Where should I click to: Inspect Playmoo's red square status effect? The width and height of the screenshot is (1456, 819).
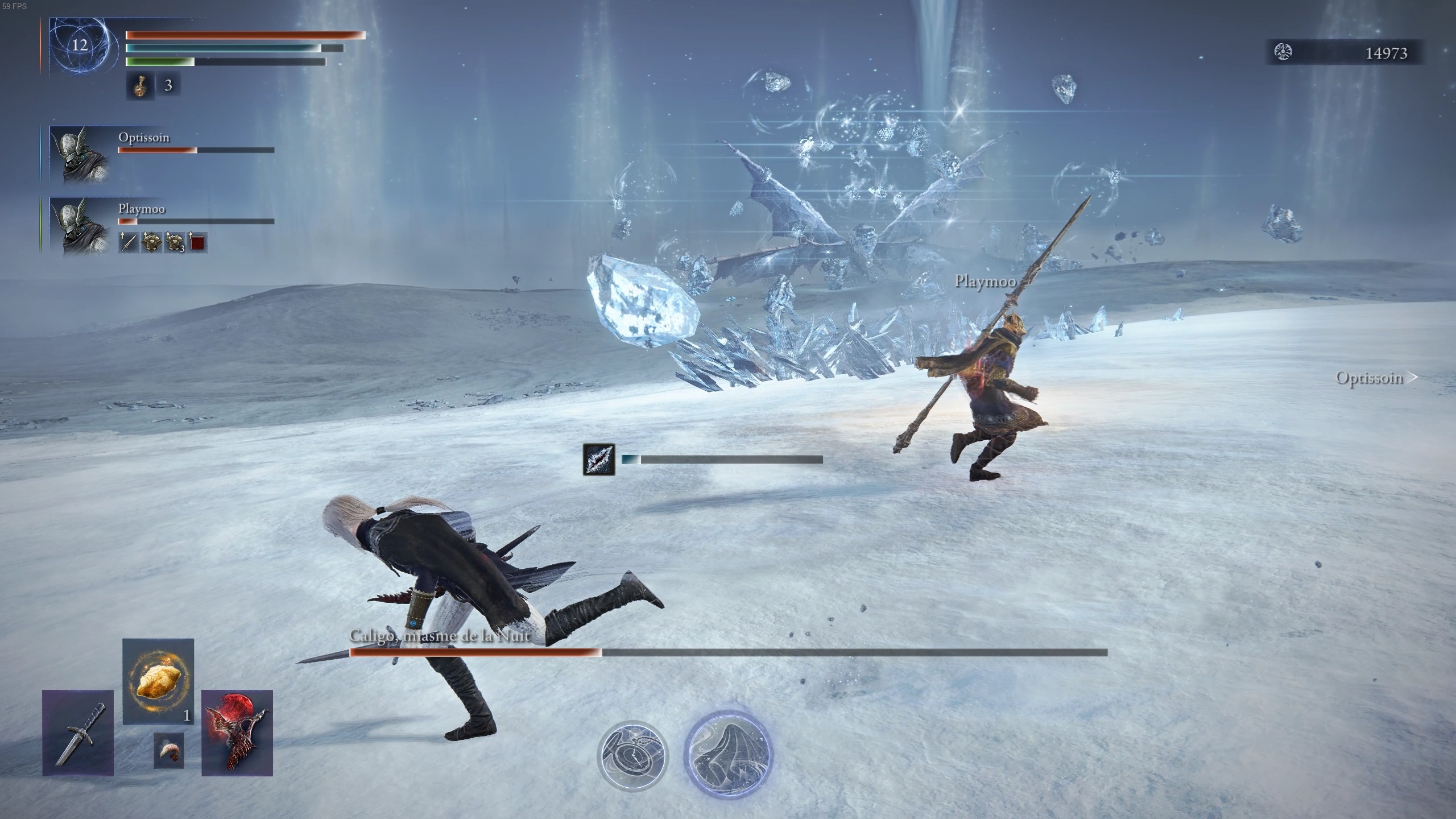click(x=197, y=243)
